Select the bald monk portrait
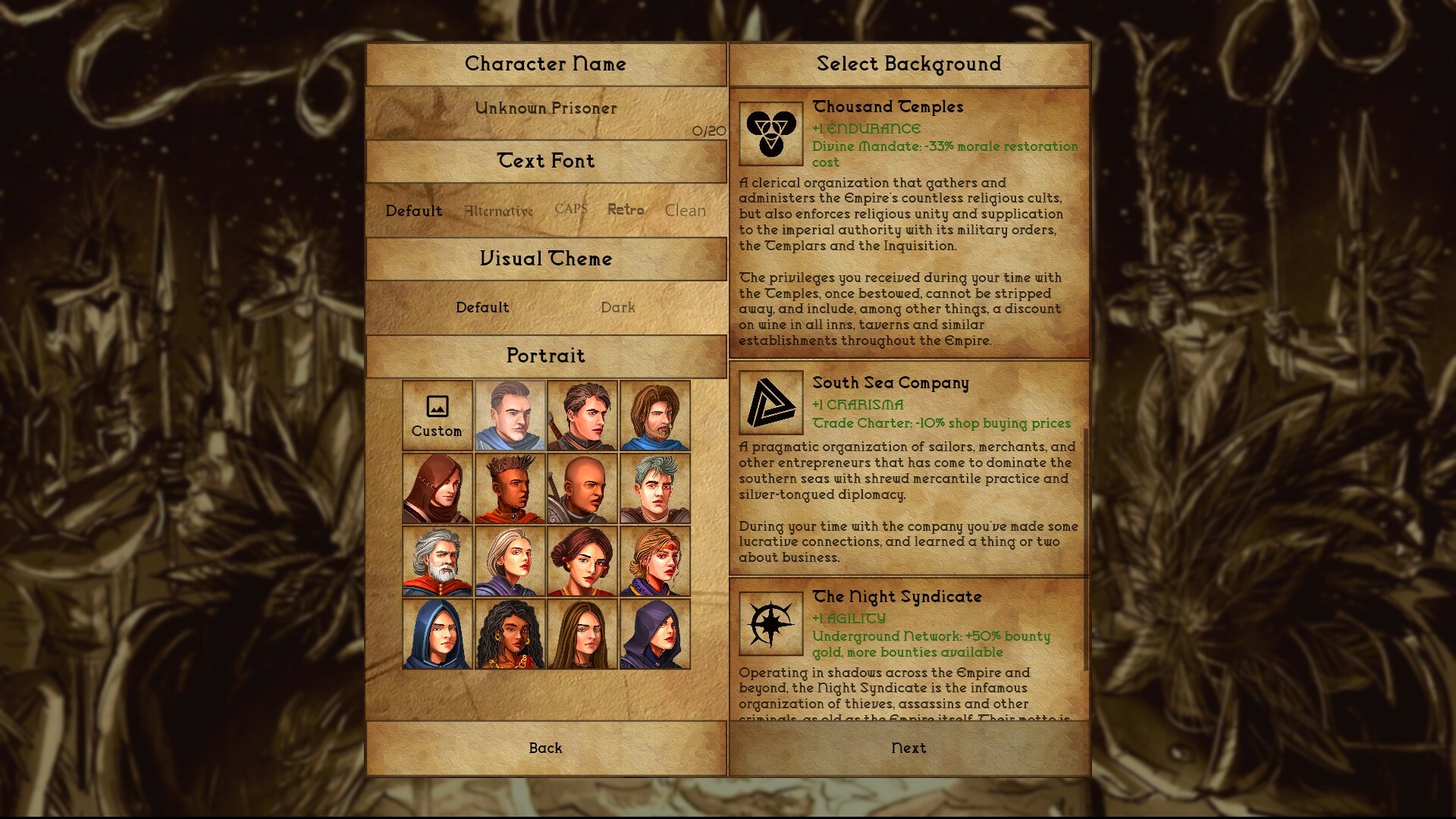1456x819 pixels. [582, 488]
